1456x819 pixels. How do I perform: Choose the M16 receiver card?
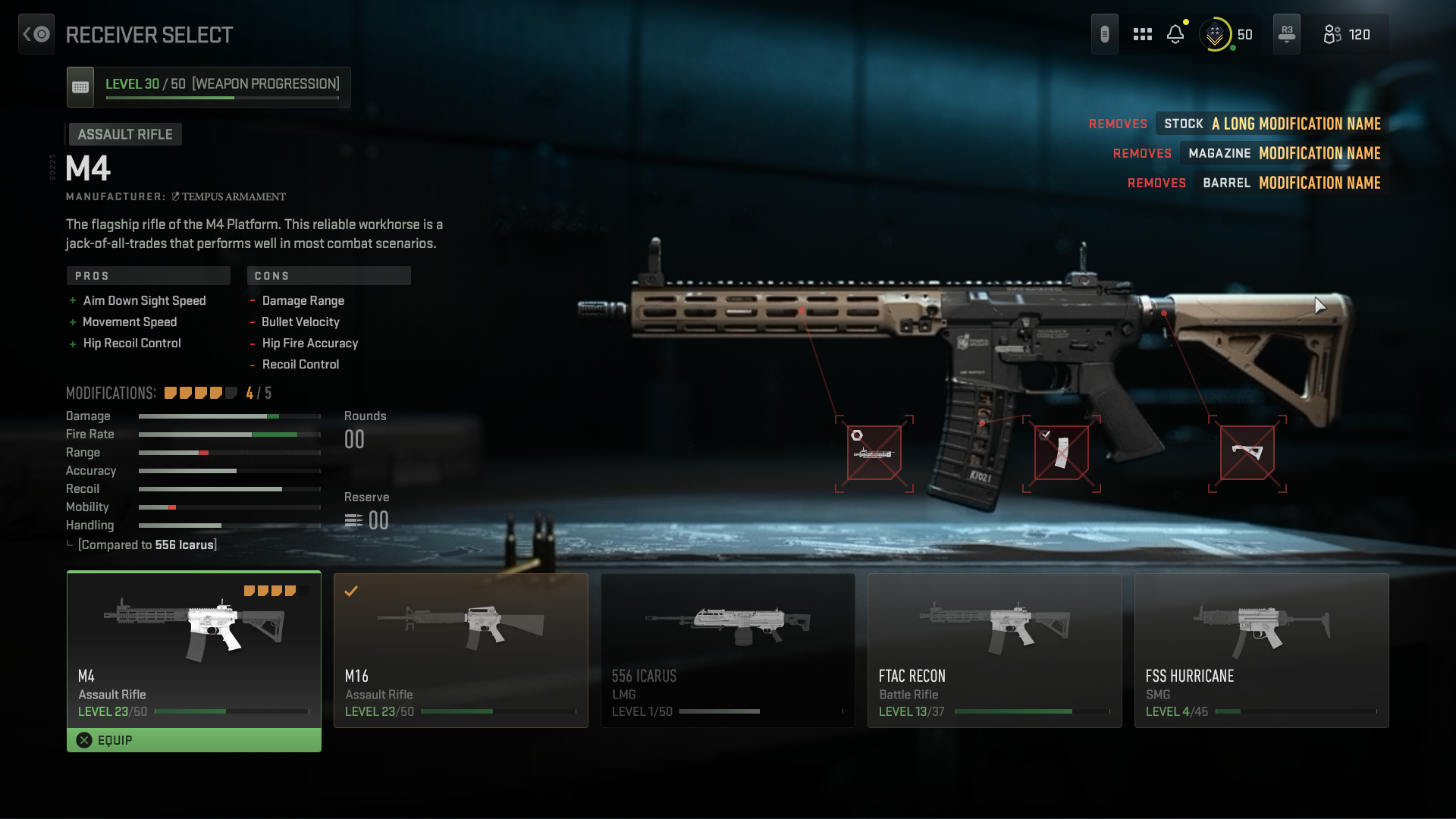tap(460, 650)
